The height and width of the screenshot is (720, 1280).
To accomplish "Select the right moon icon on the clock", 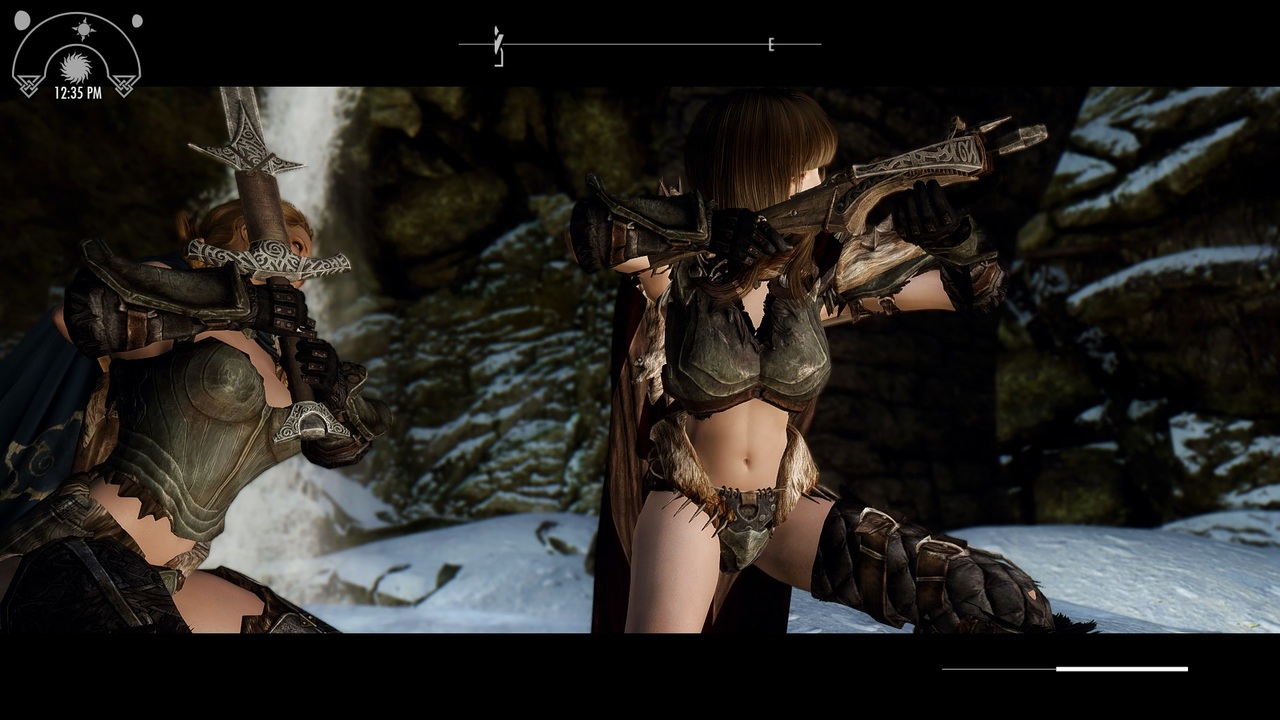I will (x=137, y=21).
